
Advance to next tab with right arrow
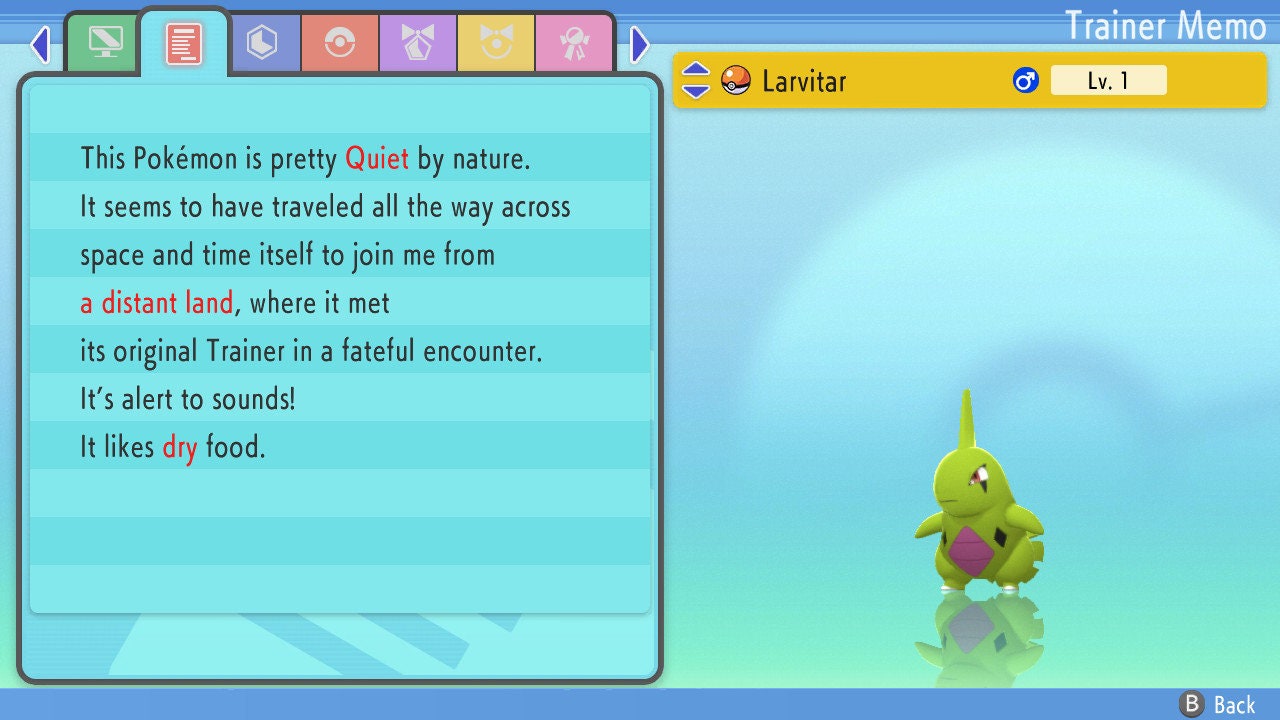click(x=640, y=44)
